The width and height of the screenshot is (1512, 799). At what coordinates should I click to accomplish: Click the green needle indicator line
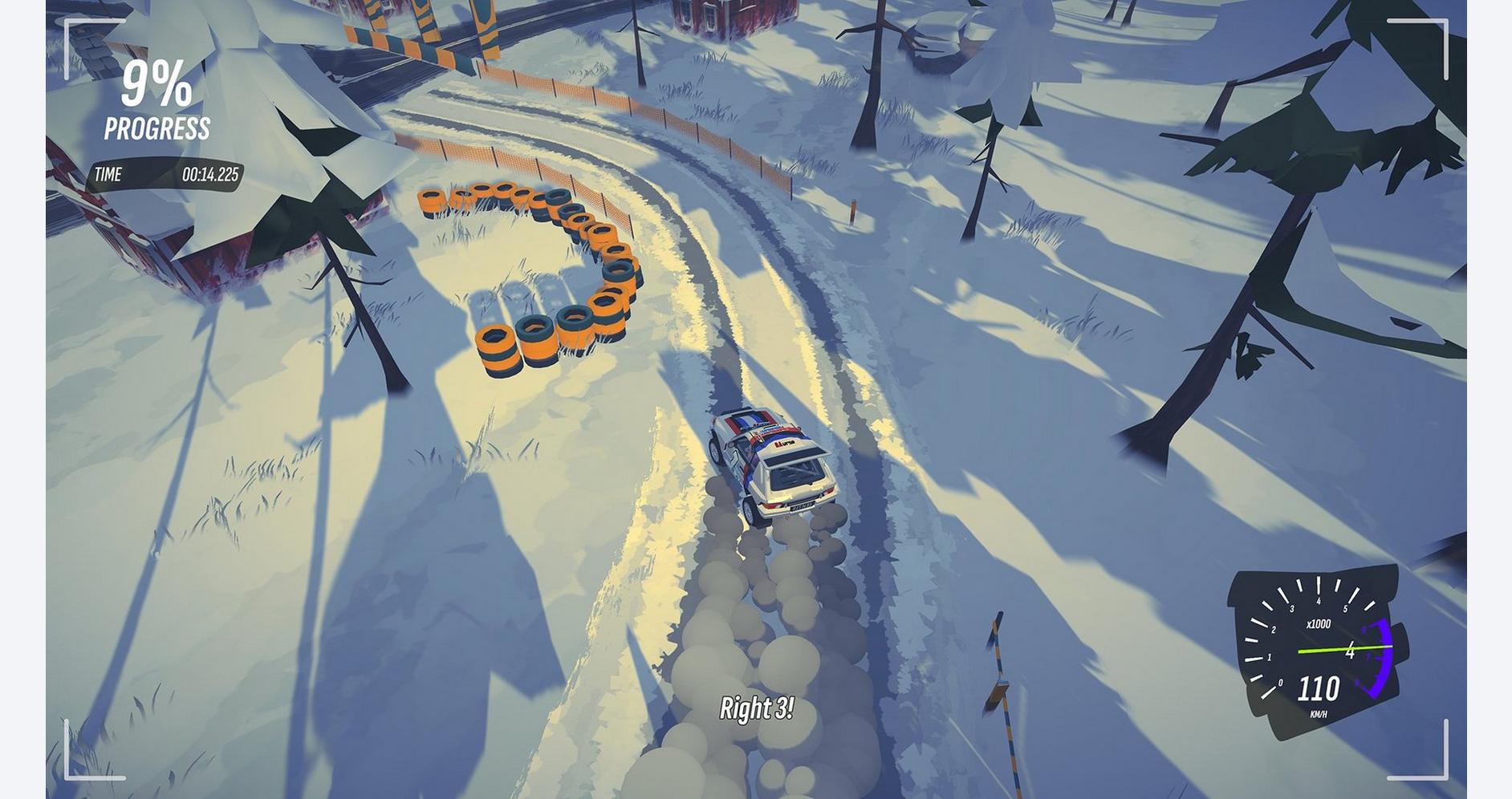(x=1342, y=650)
